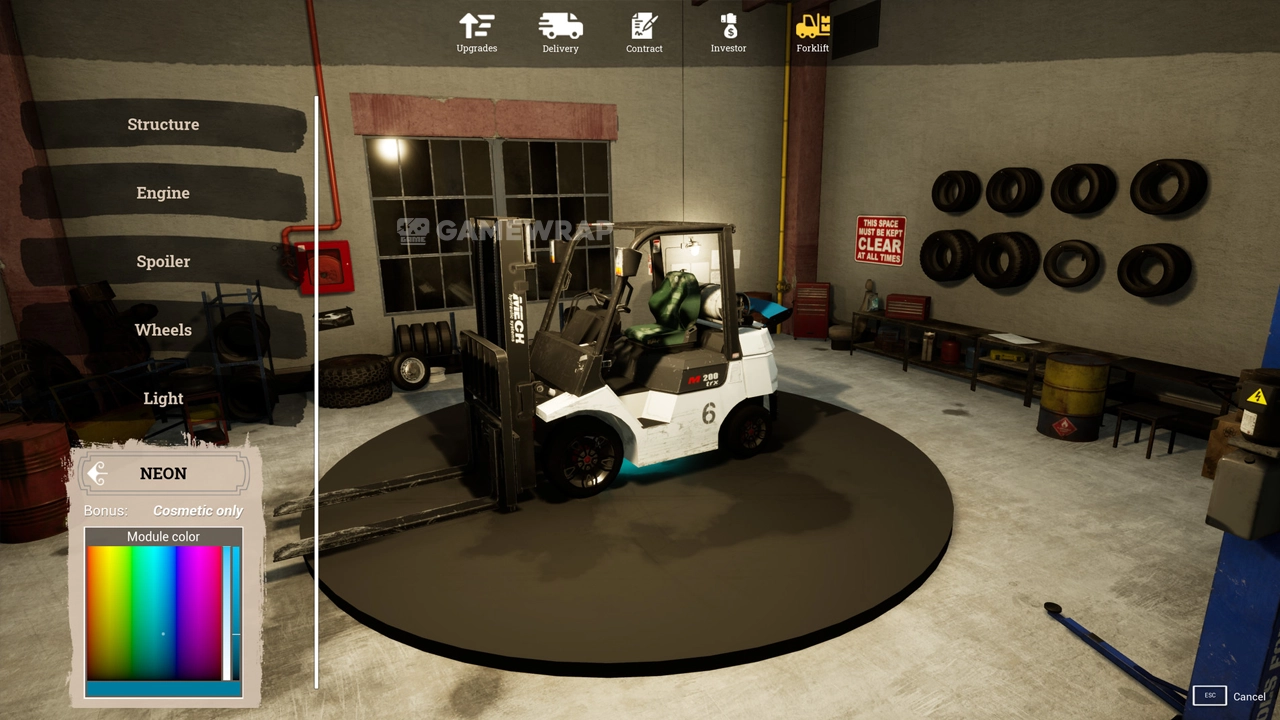Open the Upgrades tab

476,32
